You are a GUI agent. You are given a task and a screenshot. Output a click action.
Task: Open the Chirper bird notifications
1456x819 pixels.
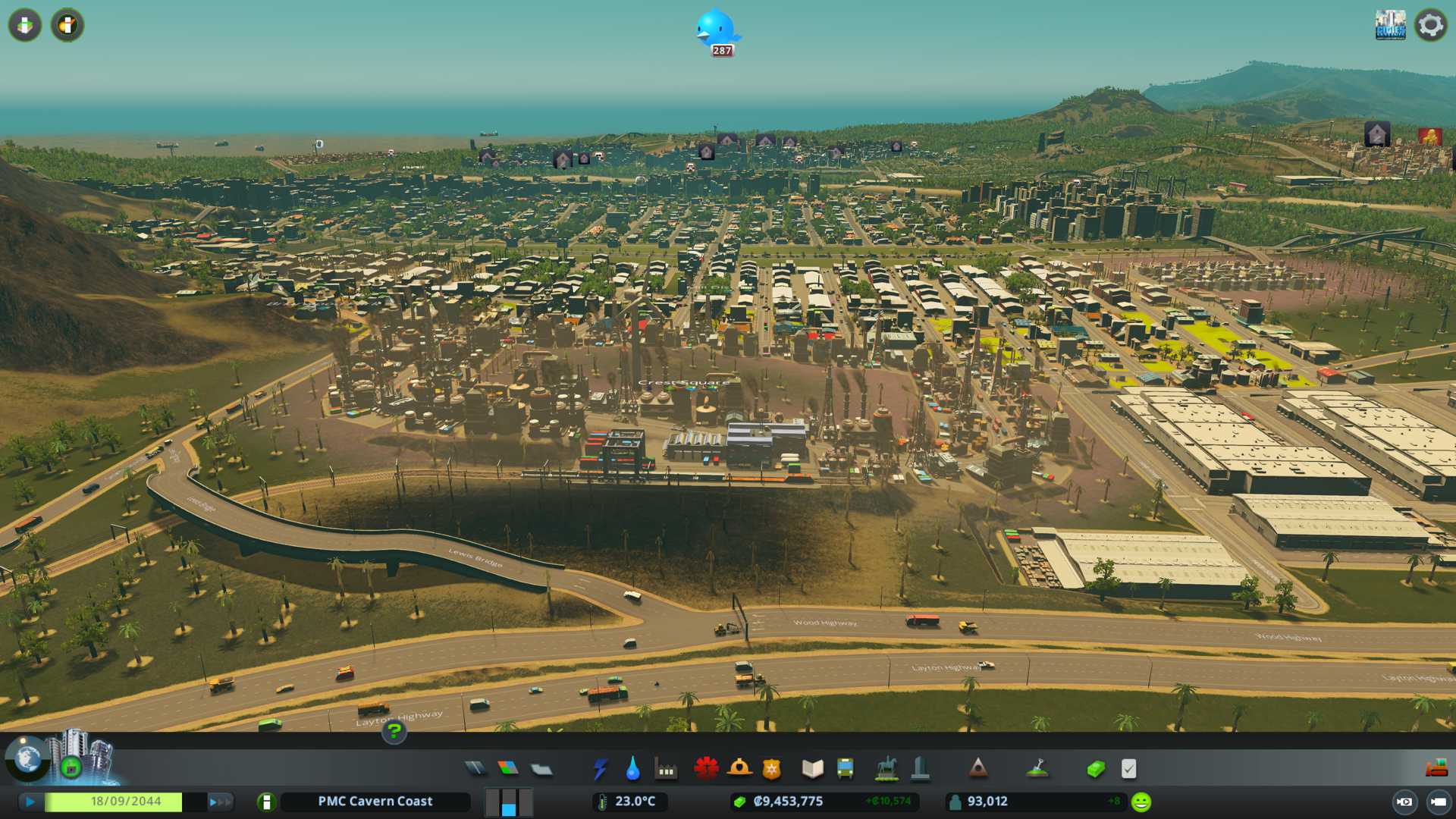click(x=715, y=30)
